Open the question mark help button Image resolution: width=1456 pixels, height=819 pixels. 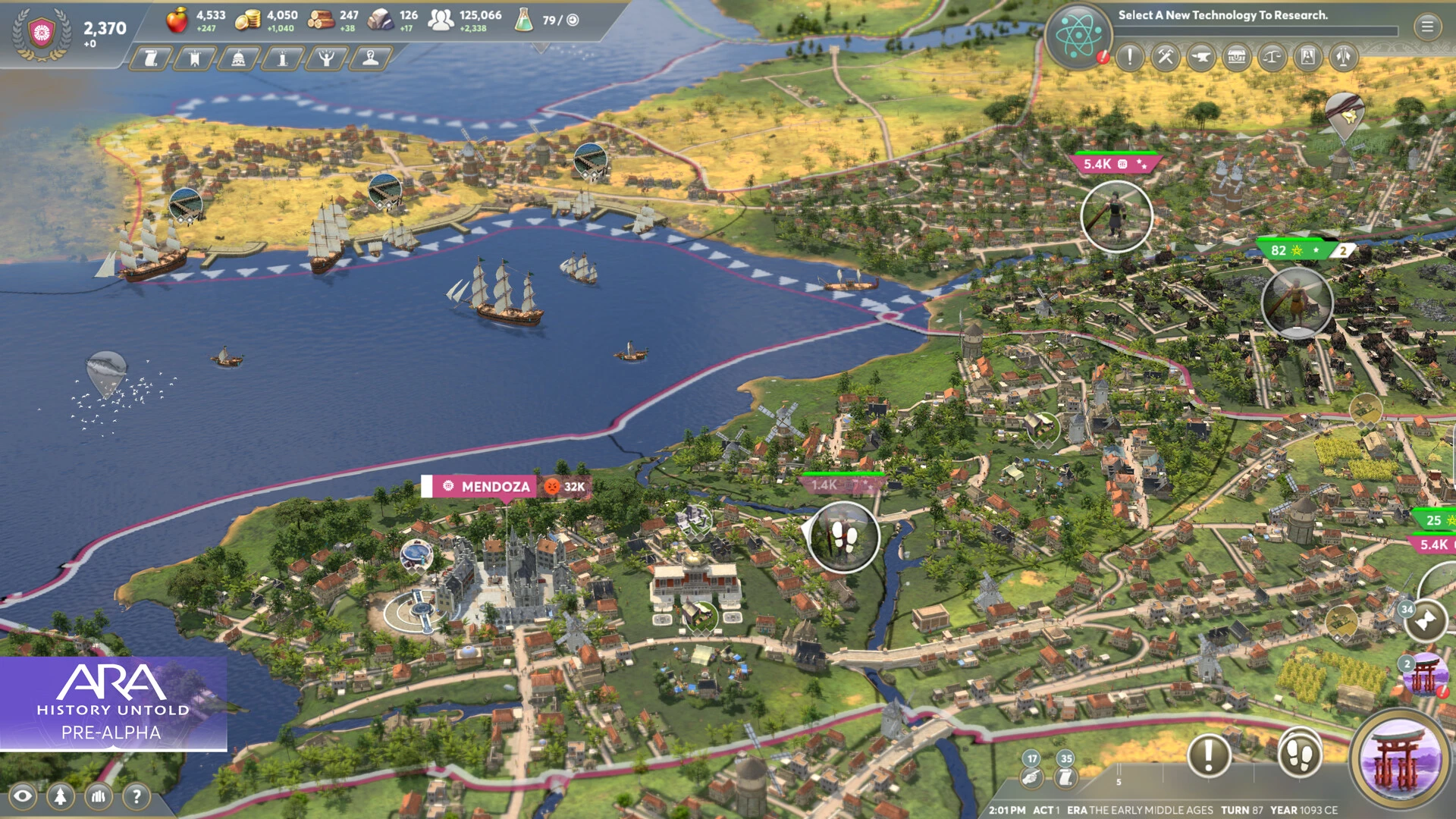pyautogui.click(x=136, y=796)
